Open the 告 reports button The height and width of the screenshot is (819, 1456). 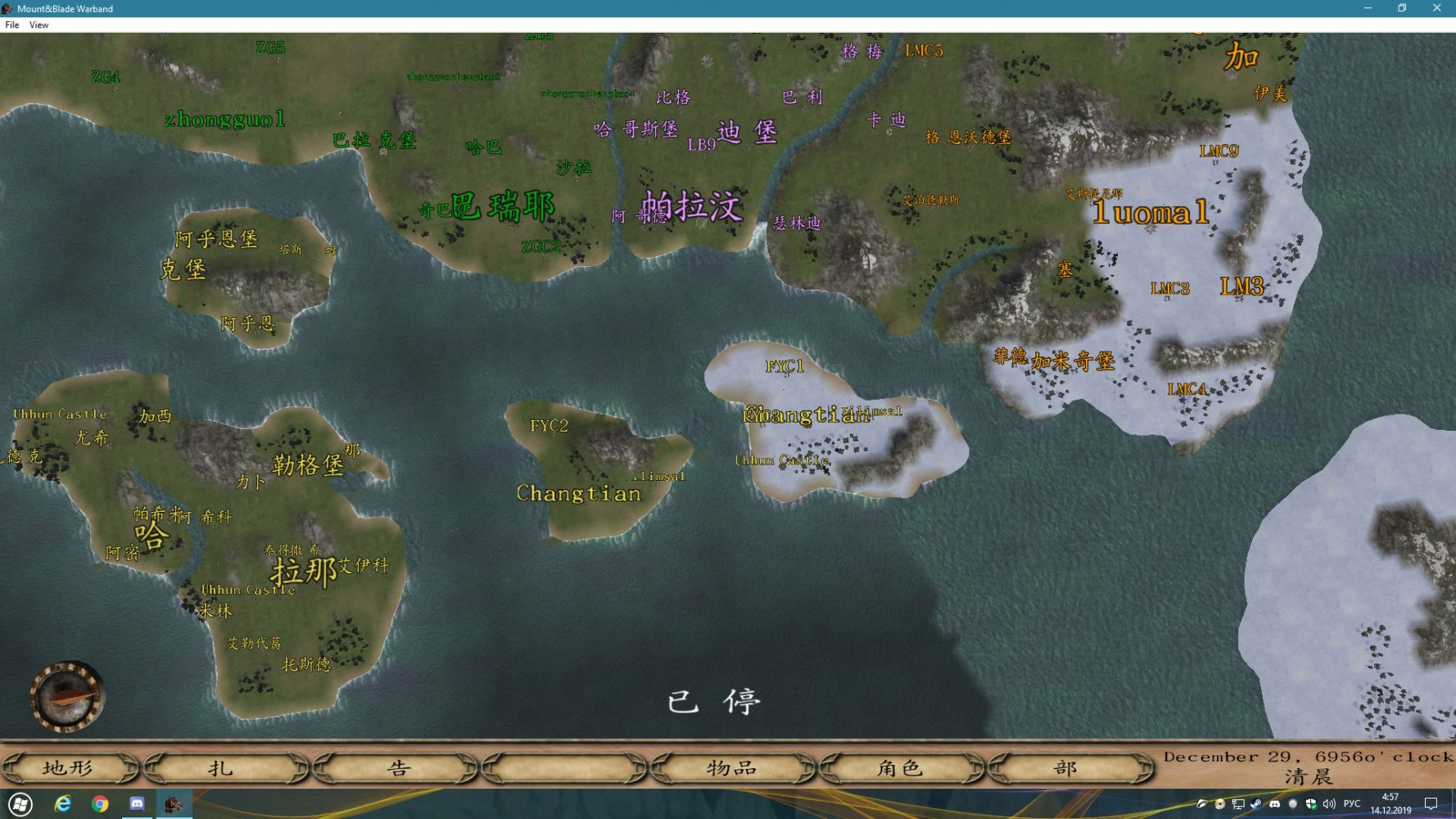[x=396, y=768]
